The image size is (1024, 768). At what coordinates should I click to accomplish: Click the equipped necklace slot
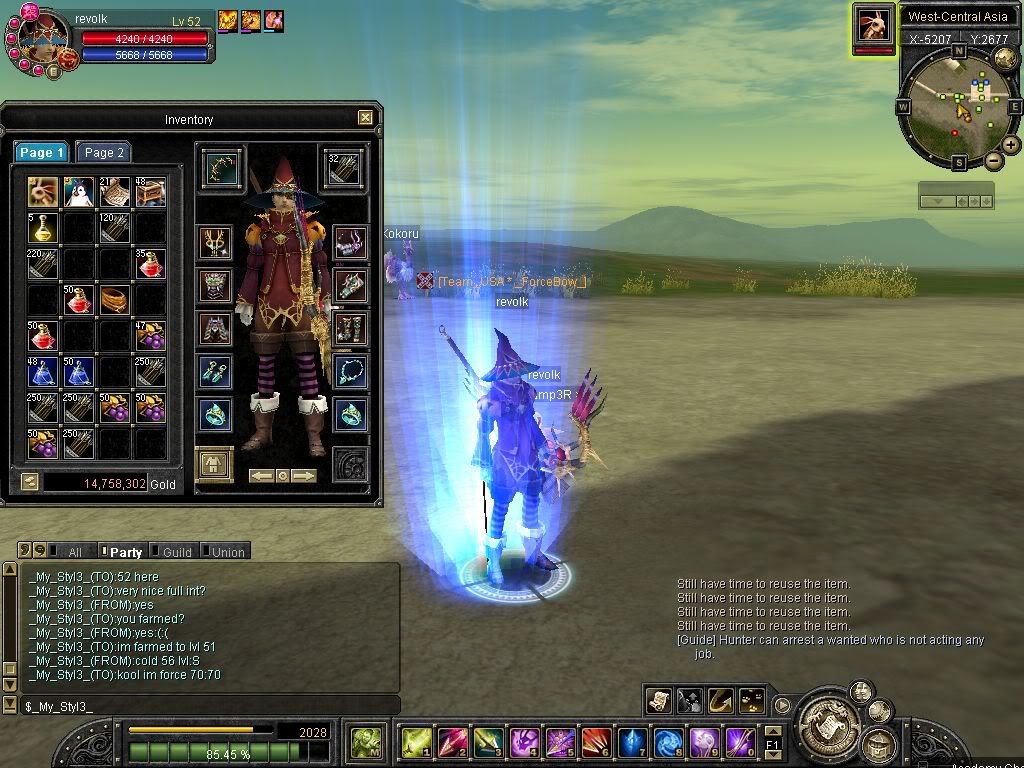point(351,371)
